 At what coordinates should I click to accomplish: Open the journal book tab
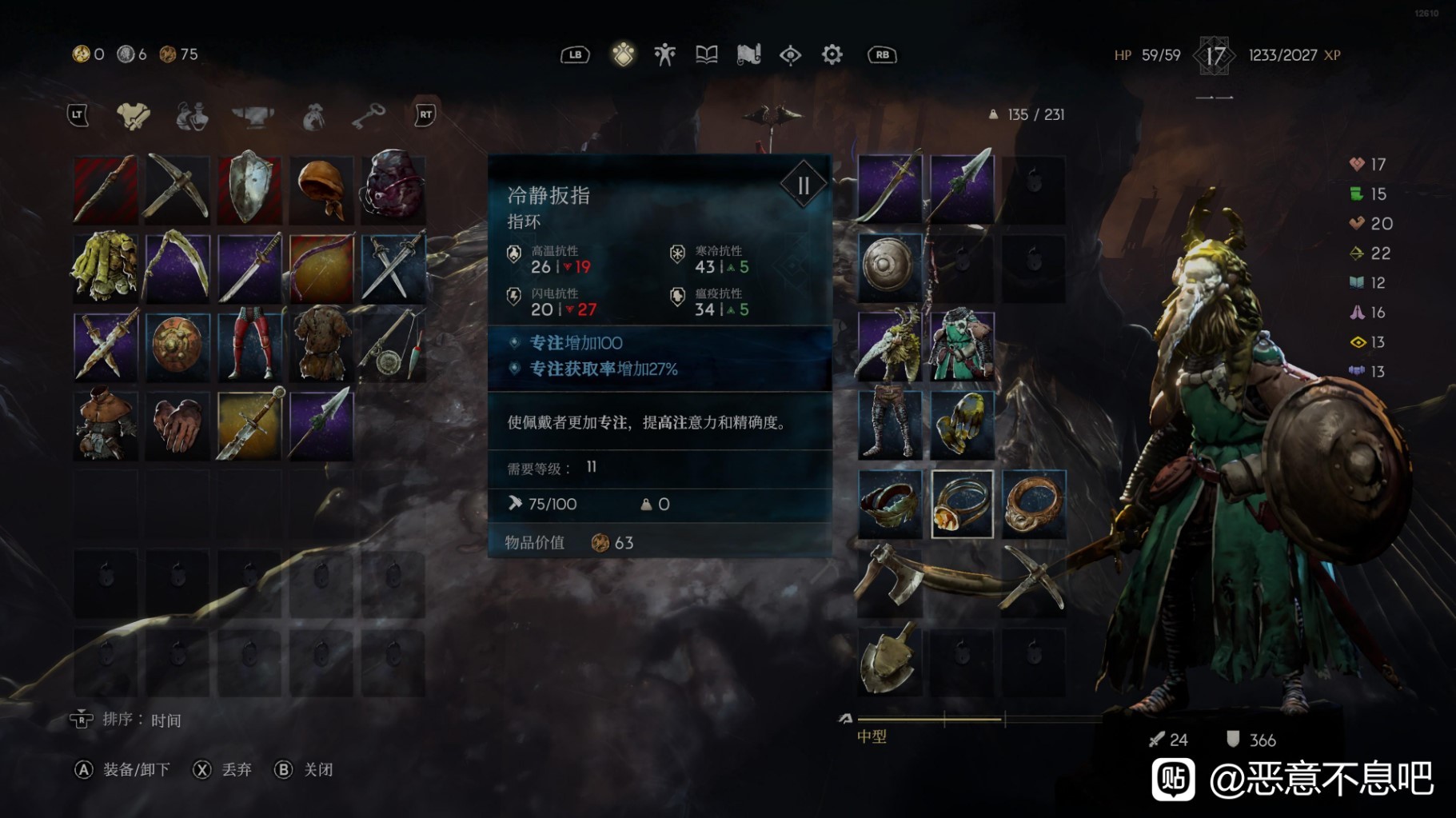pos(706,54)
